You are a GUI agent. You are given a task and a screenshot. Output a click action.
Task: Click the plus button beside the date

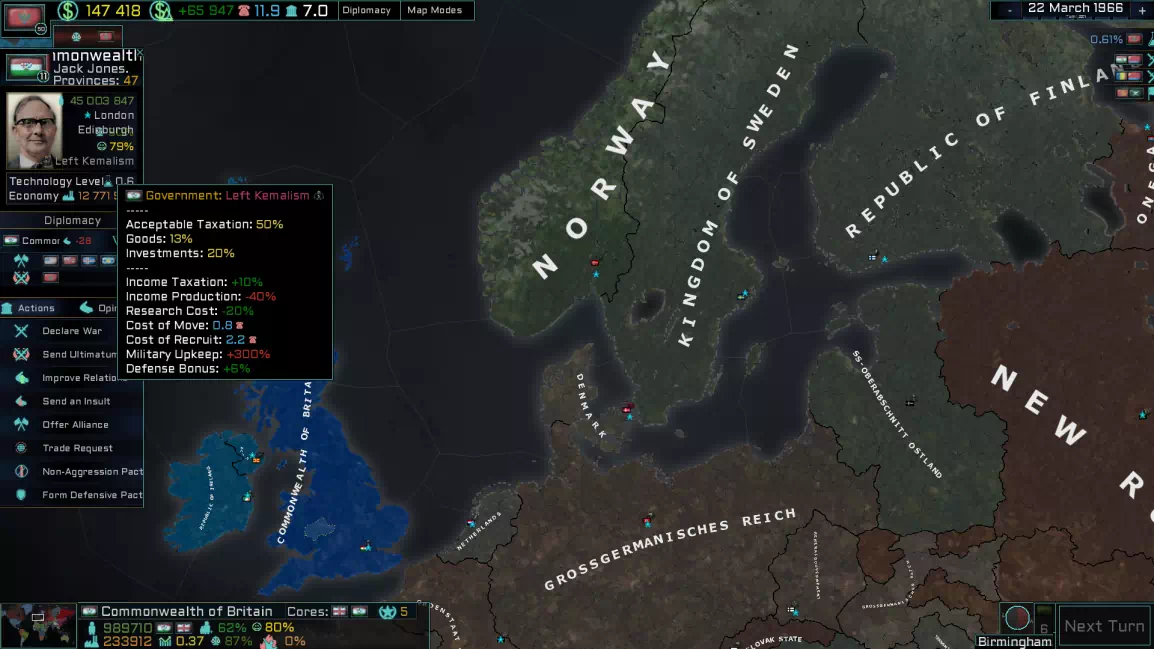click(1142, 10)
